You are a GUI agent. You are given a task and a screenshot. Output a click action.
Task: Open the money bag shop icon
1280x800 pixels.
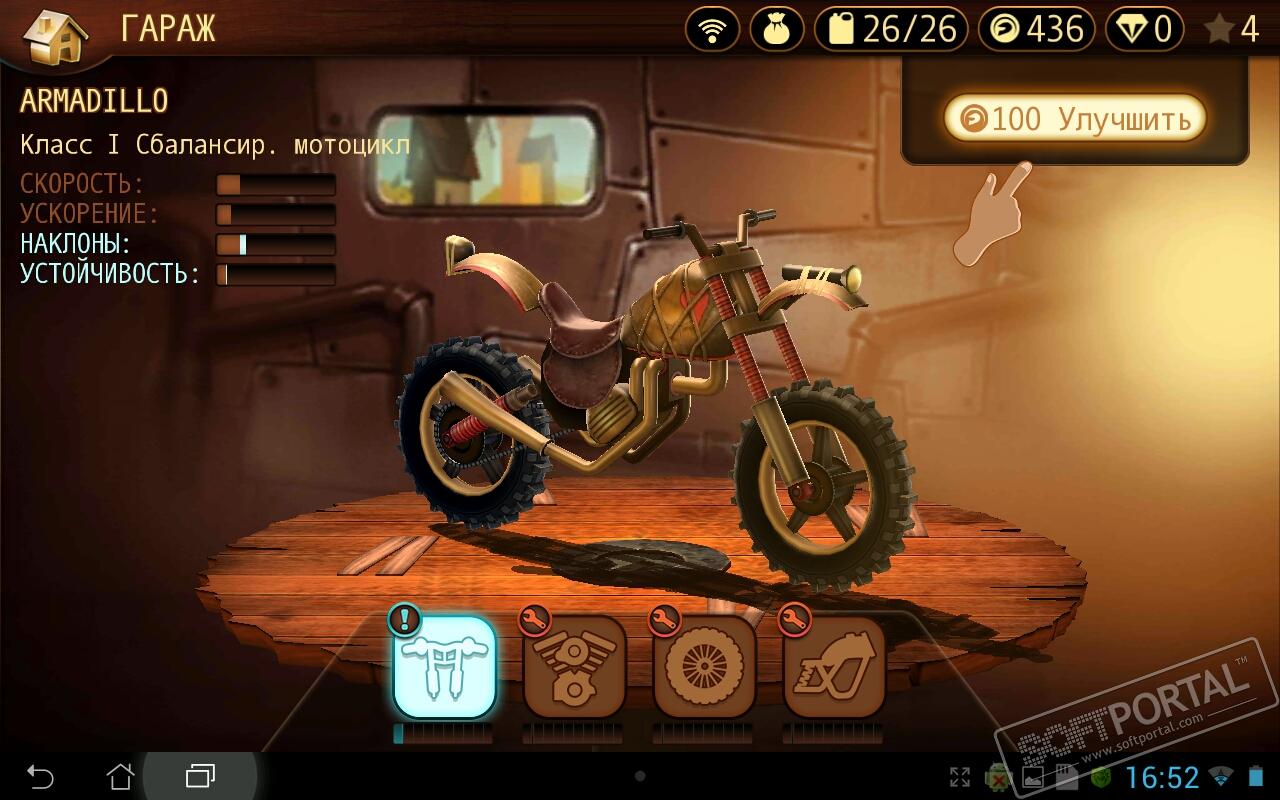pyautogui.click(x=776, y=29)
